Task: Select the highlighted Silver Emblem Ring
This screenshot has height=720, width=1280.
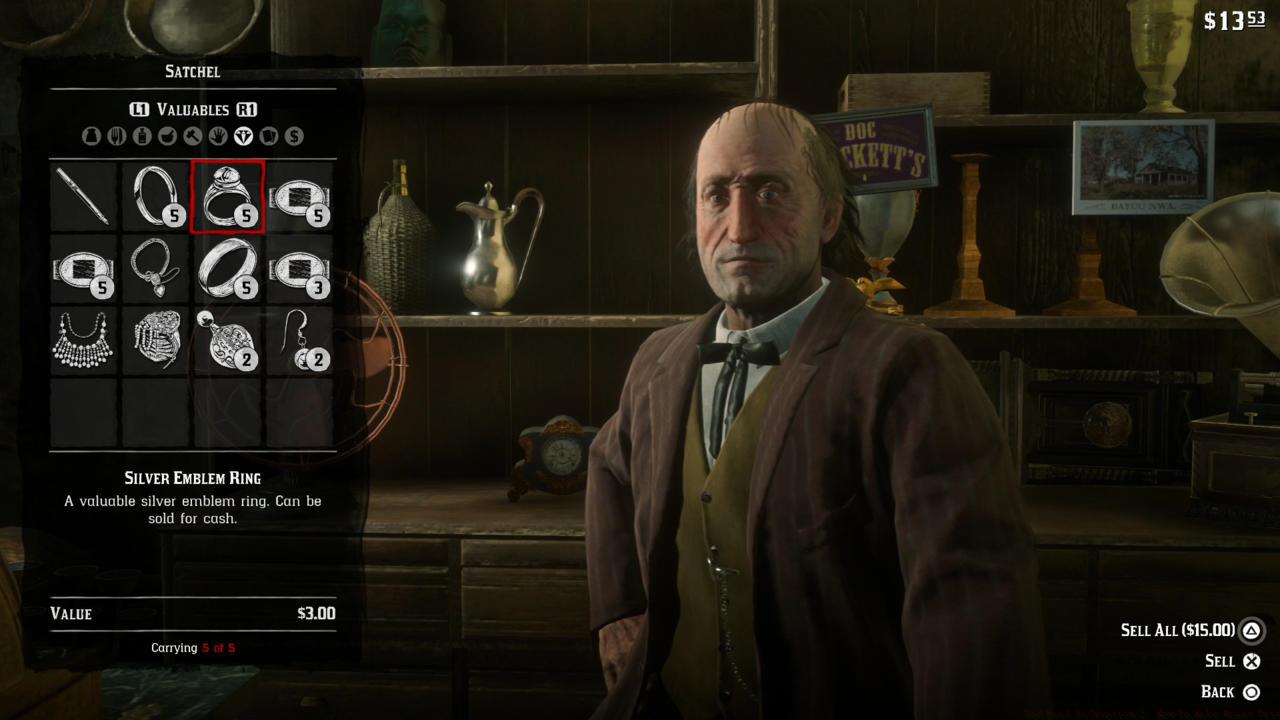Action: coord(228,197)
